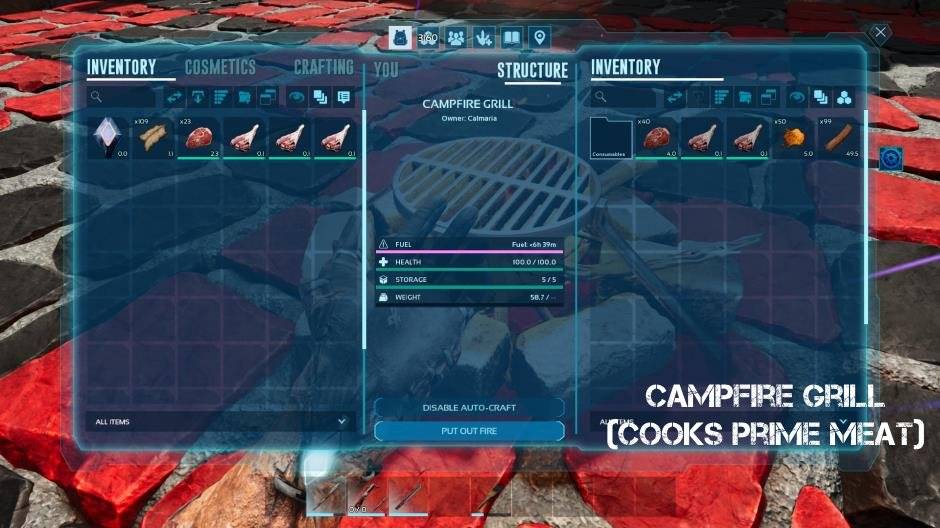Image resolution: width=940 pixels, height=528 pixels.
Task: Open the book icon at top
Action: click(512, 38)
